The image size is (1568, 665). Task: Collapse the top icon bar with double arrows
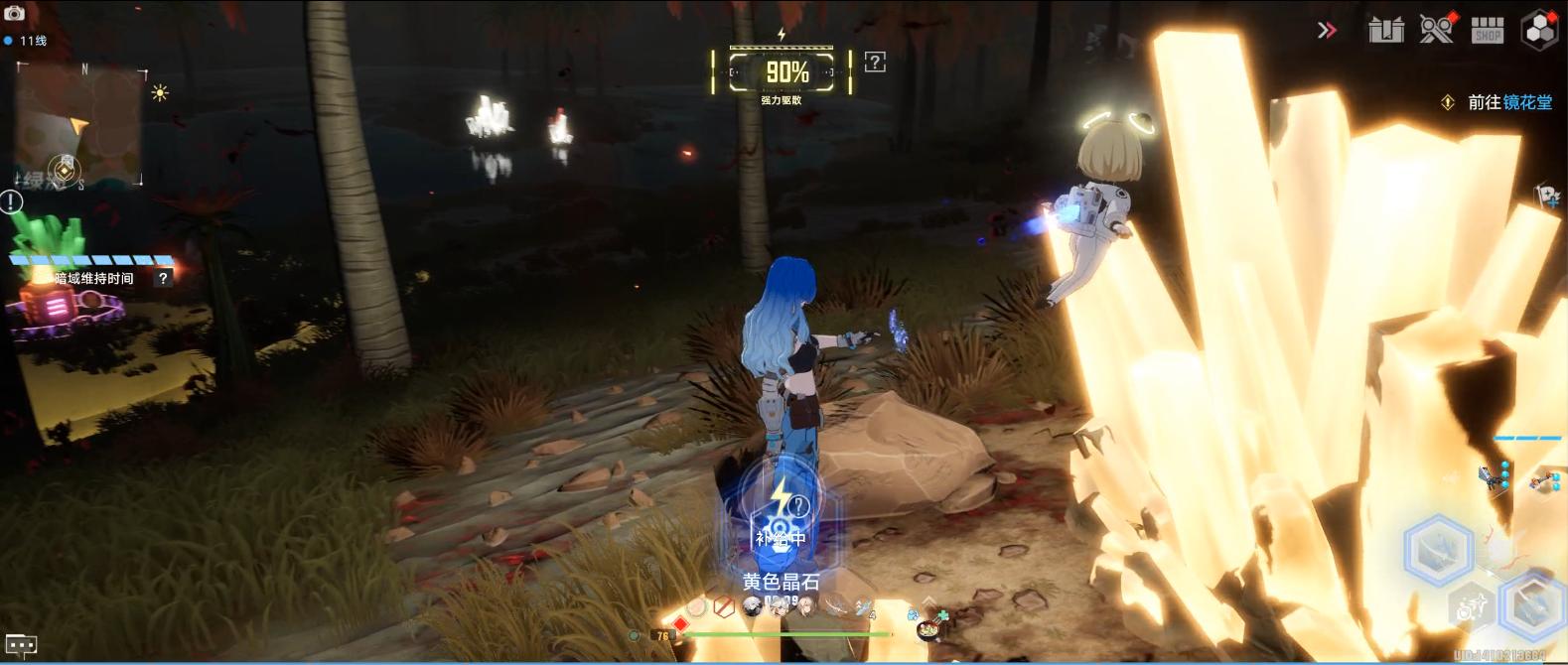1327,31
